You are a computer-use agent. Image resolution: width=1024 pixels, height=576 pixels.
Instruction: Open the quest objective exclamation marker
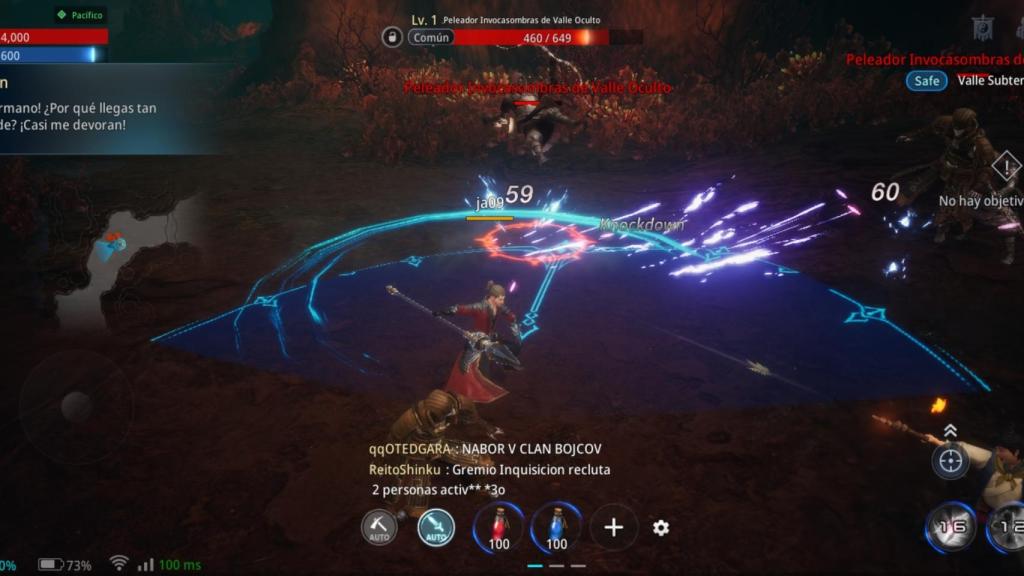1006,166
